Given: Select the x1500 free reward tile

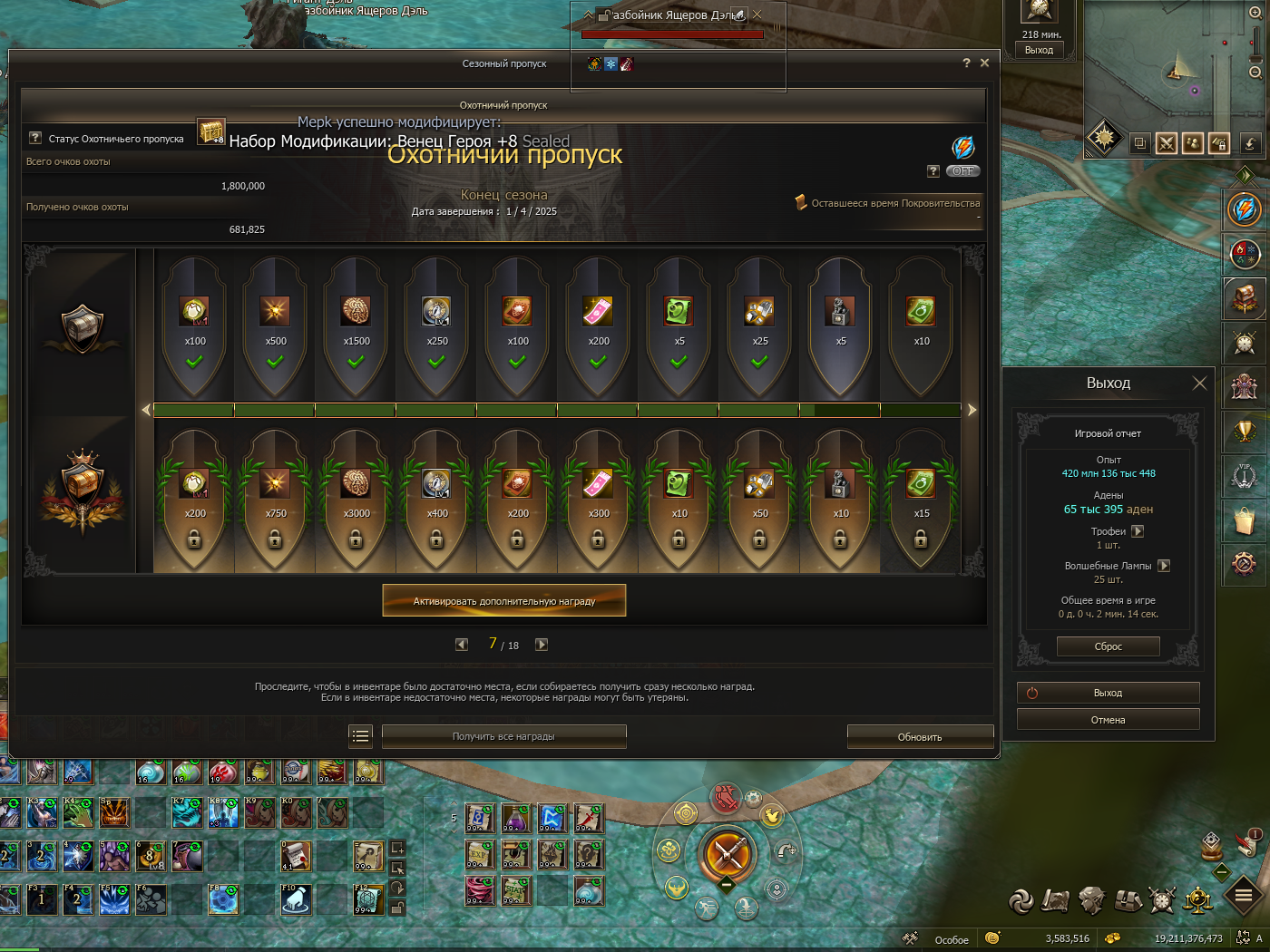Looking at the screenshot, I should [x=356, y=325].
